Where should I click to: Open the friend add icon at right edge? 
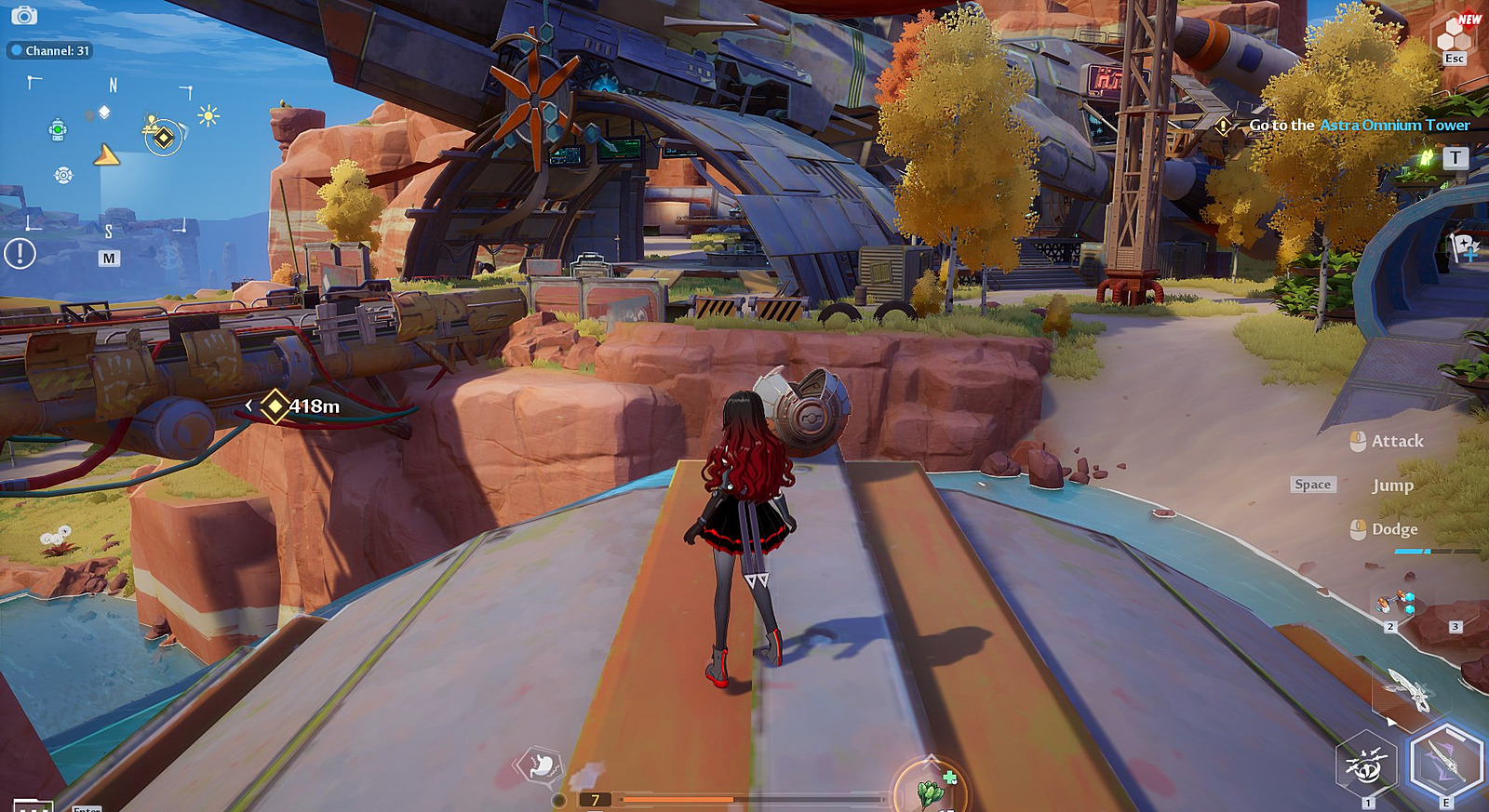tap(1465, 246)
